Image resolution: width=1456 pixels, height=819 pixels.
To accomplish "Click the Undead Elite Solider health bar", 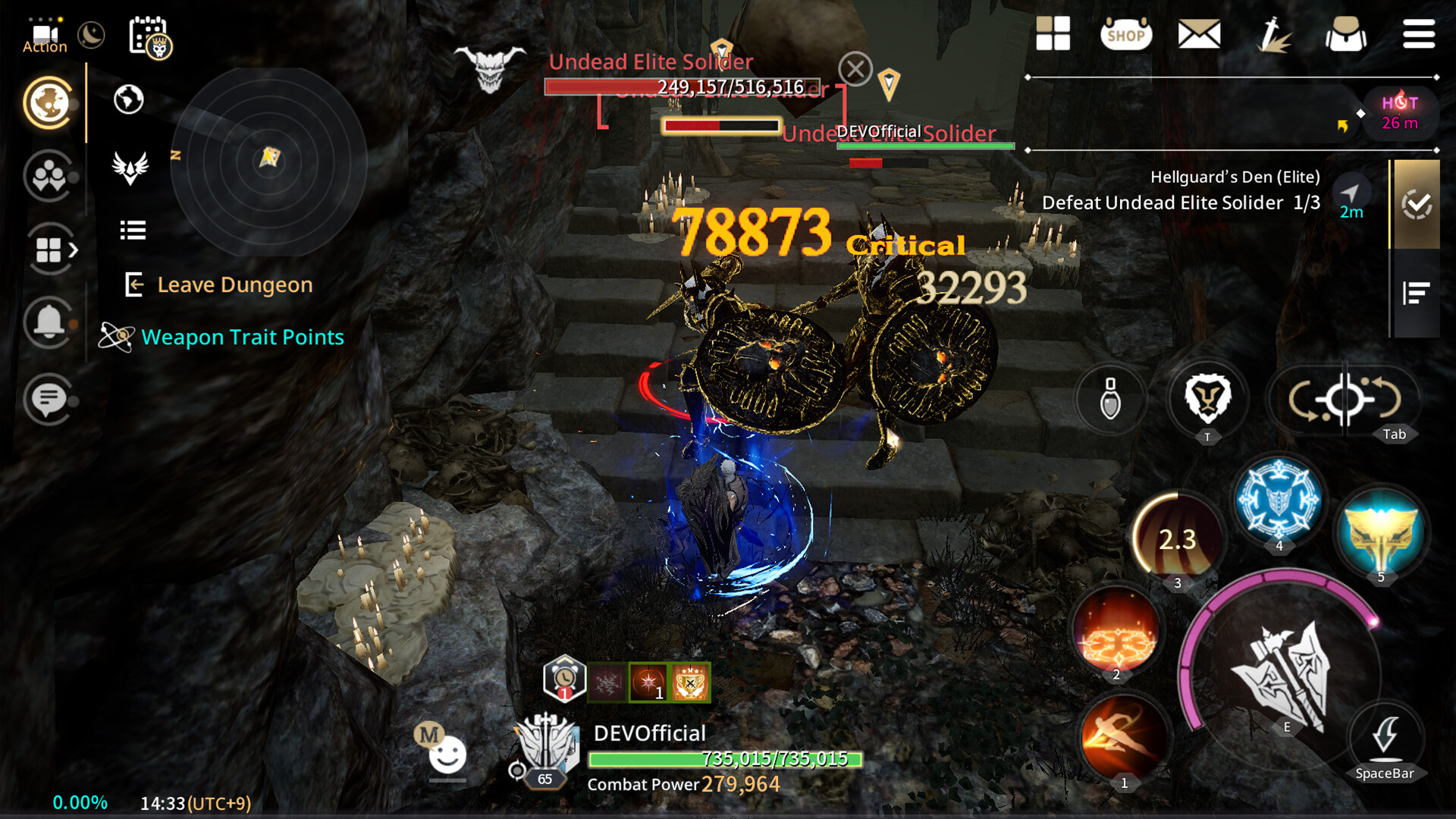I will pos(681,86).
